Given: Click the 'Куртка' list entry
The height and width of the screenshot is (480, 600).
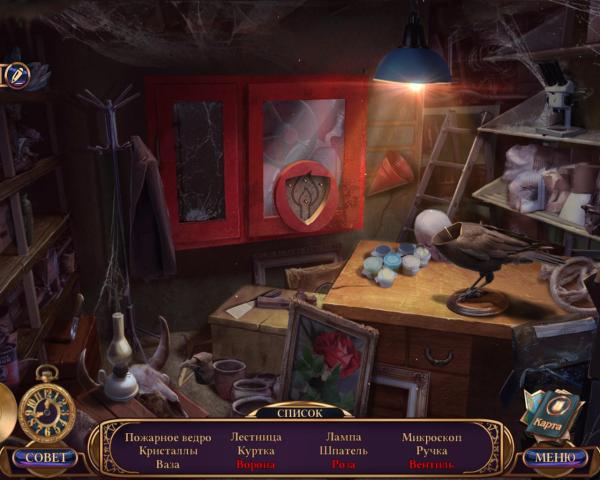Looking at the screenshot, I should coord(256,451).
